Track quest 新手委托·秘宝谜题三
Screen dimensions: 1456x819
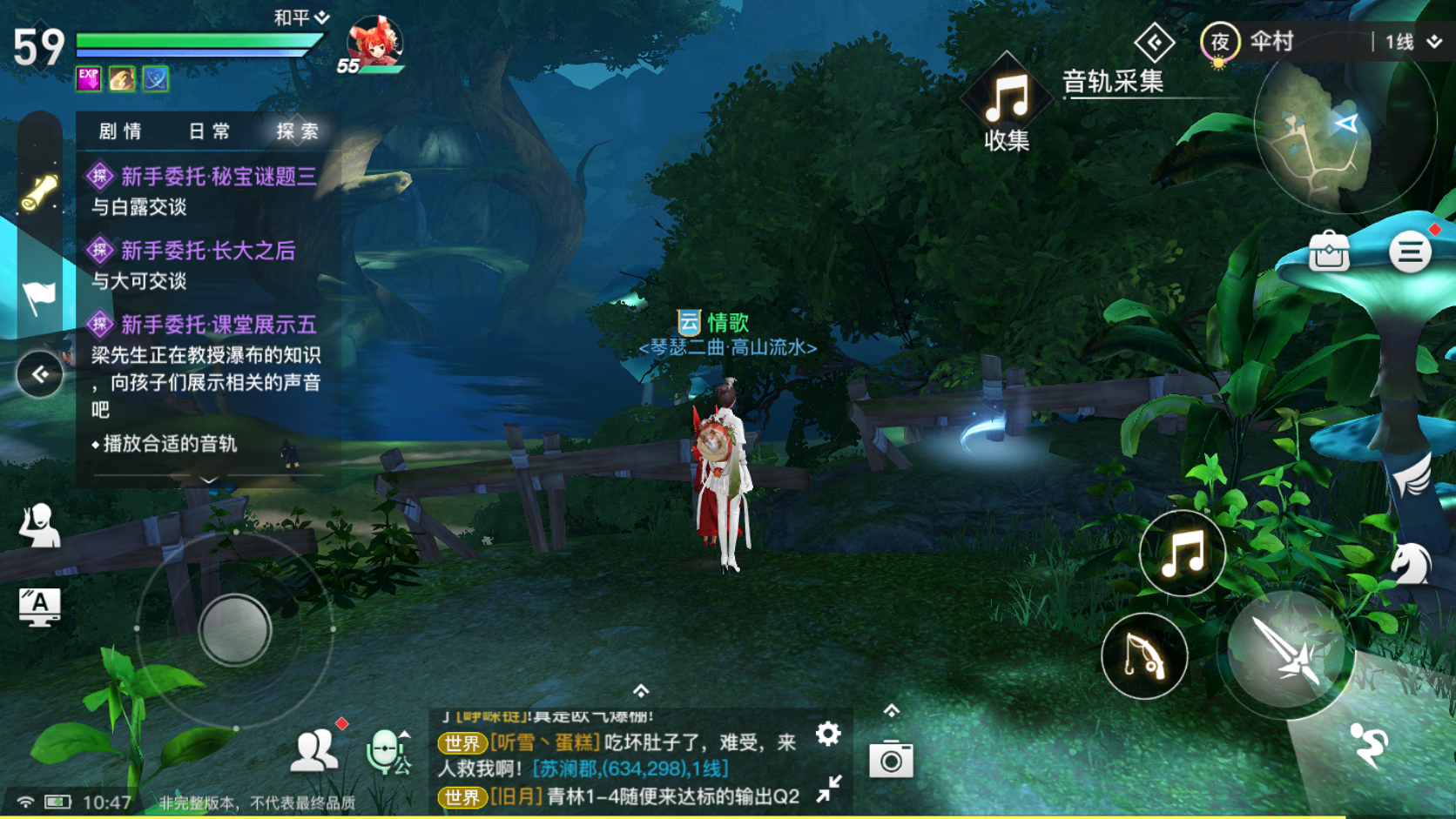[218, 177]
